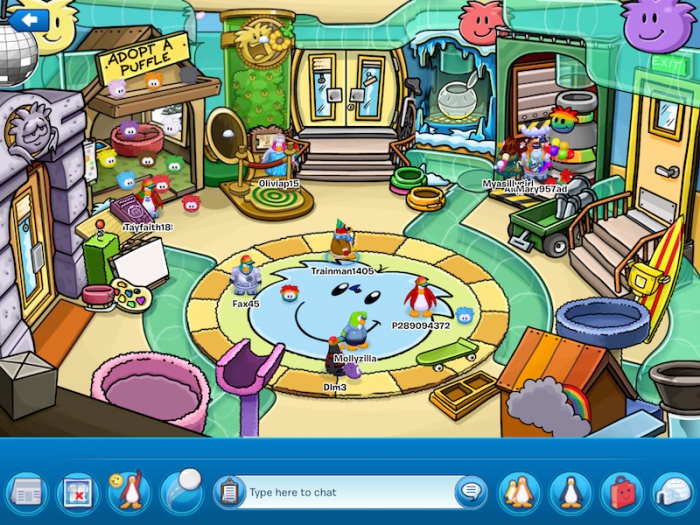This screenshot has height=525, width=700.
Task: Open the red backpack inventory
Action: coord(621,492)
